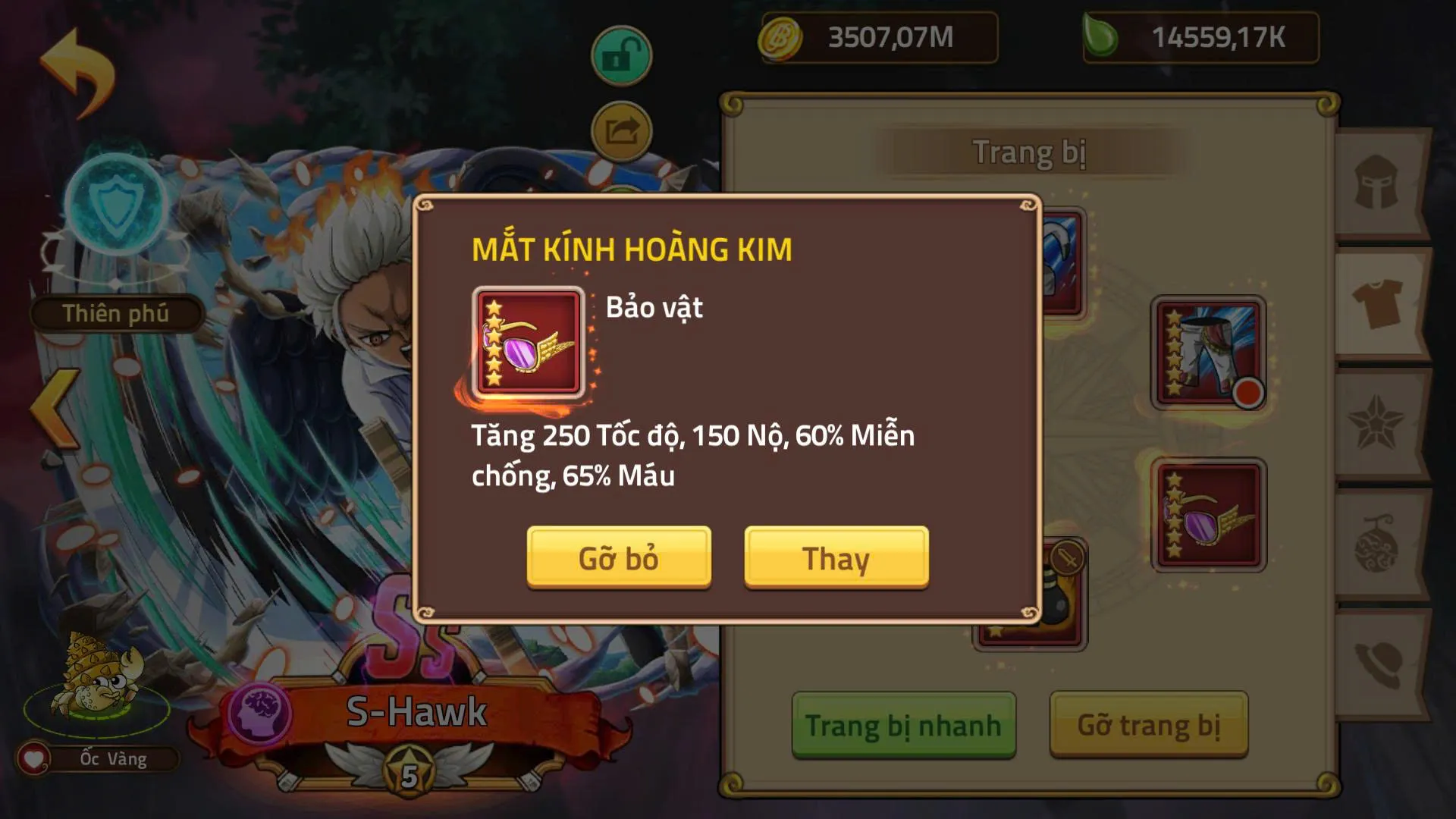Tap the Gỡ trang bị button
The image size is (1456, 819).
pyautogui.click(x=1149, y=724)
